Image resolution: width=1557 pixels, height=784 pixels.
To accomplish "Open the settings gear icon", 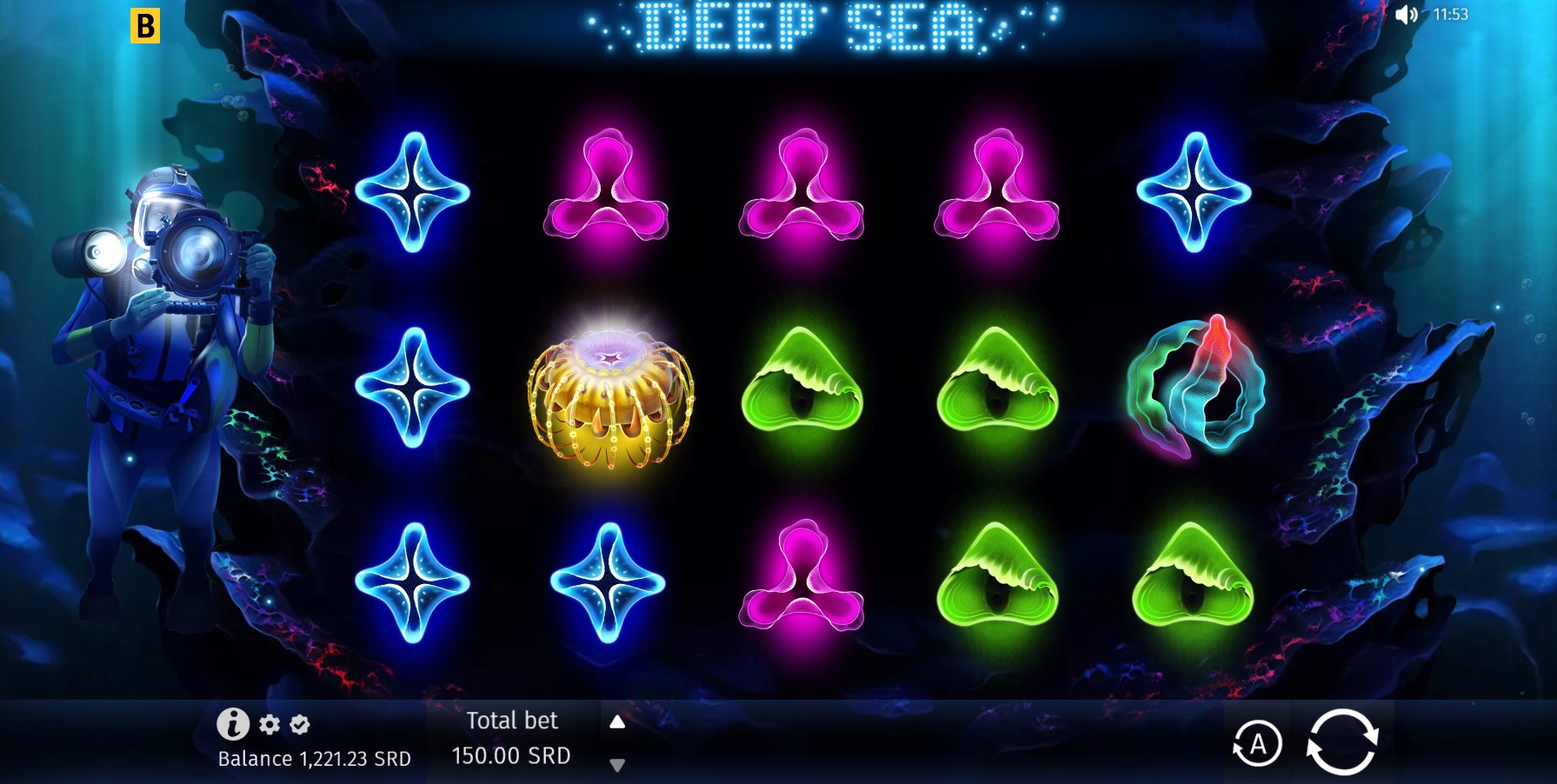I will [x=269, y=724].
